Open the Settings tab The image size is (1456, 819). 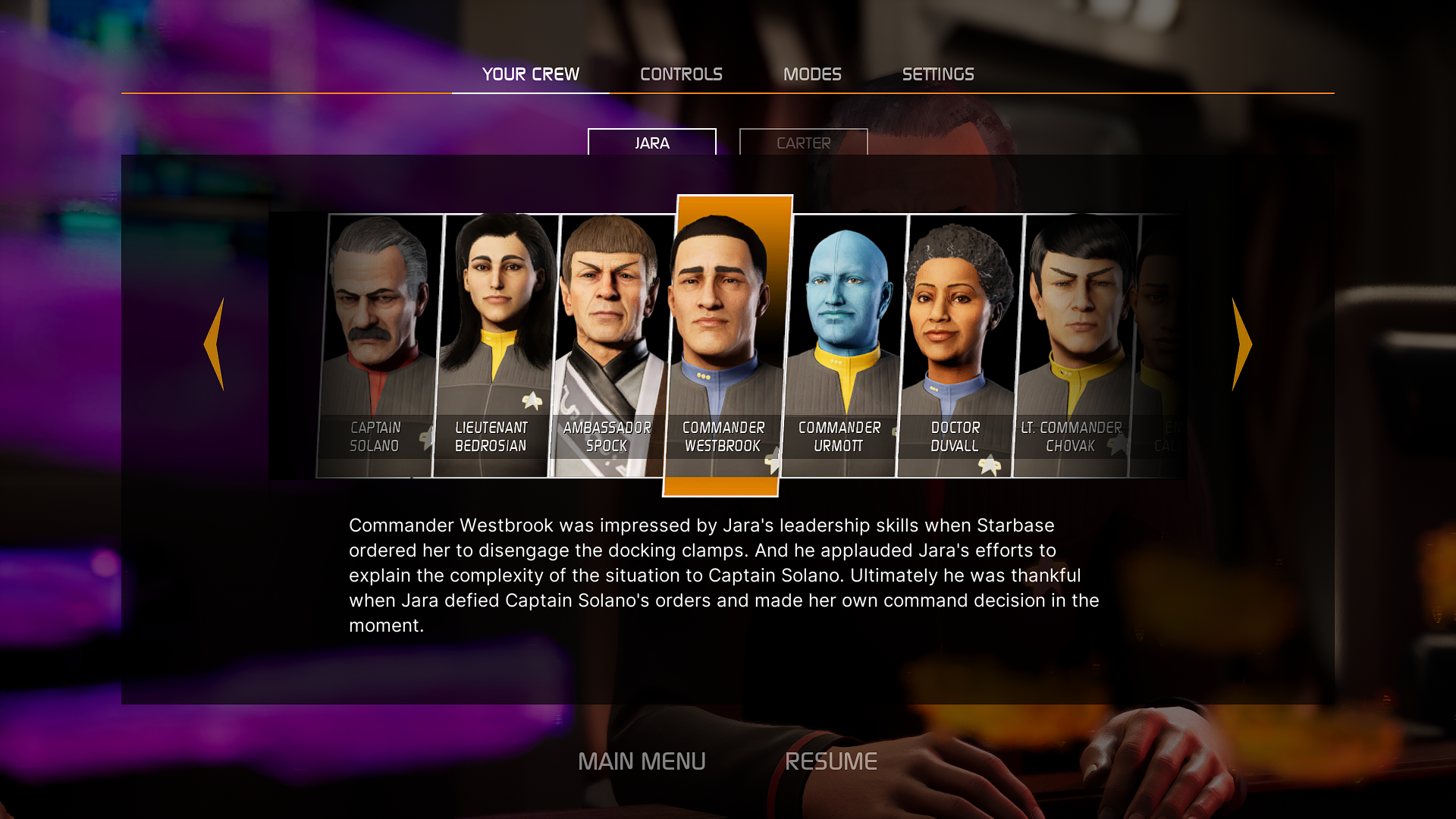tap(938, 74)
